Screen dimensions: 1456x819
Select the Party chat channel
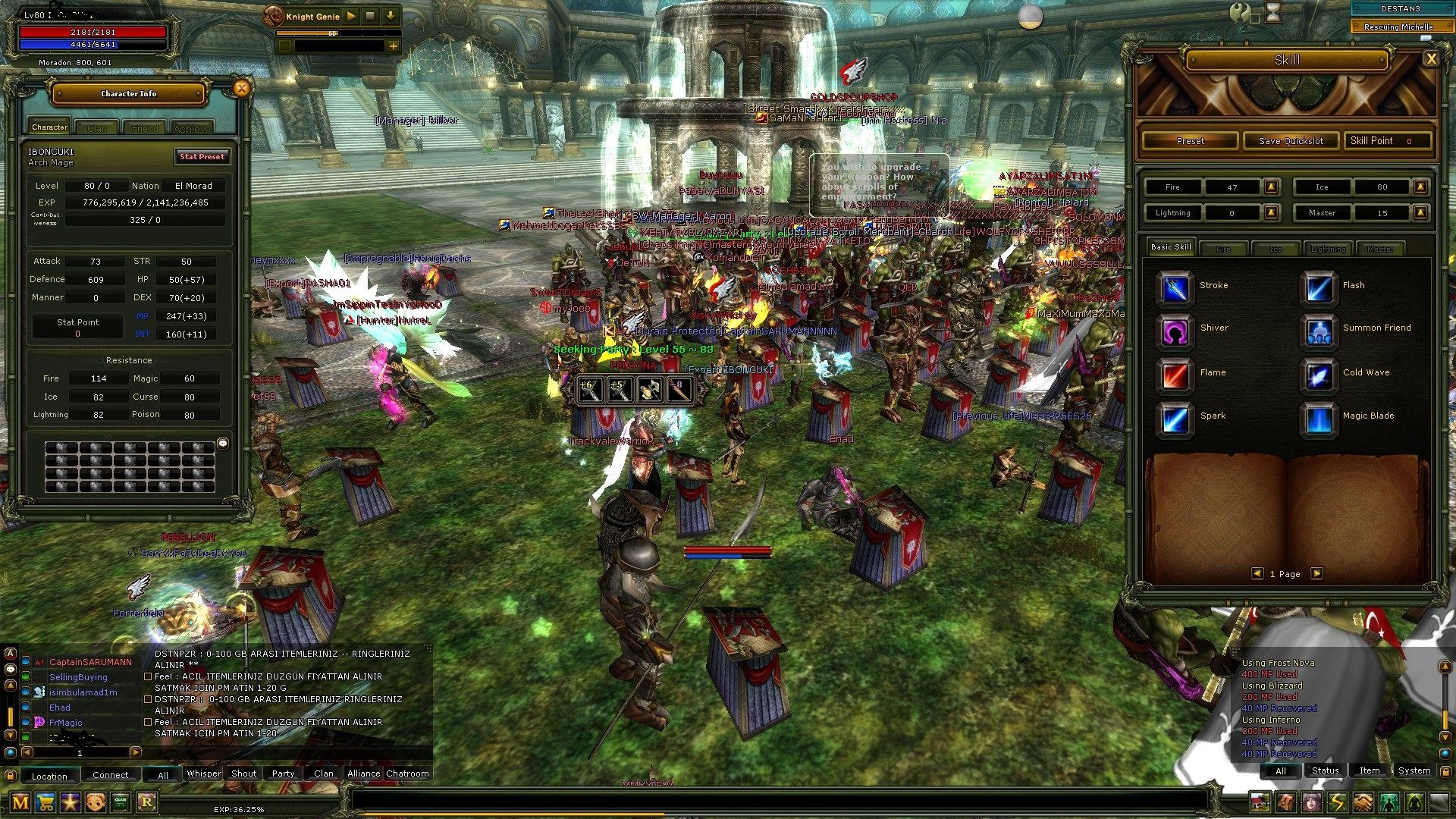[283, 774]
